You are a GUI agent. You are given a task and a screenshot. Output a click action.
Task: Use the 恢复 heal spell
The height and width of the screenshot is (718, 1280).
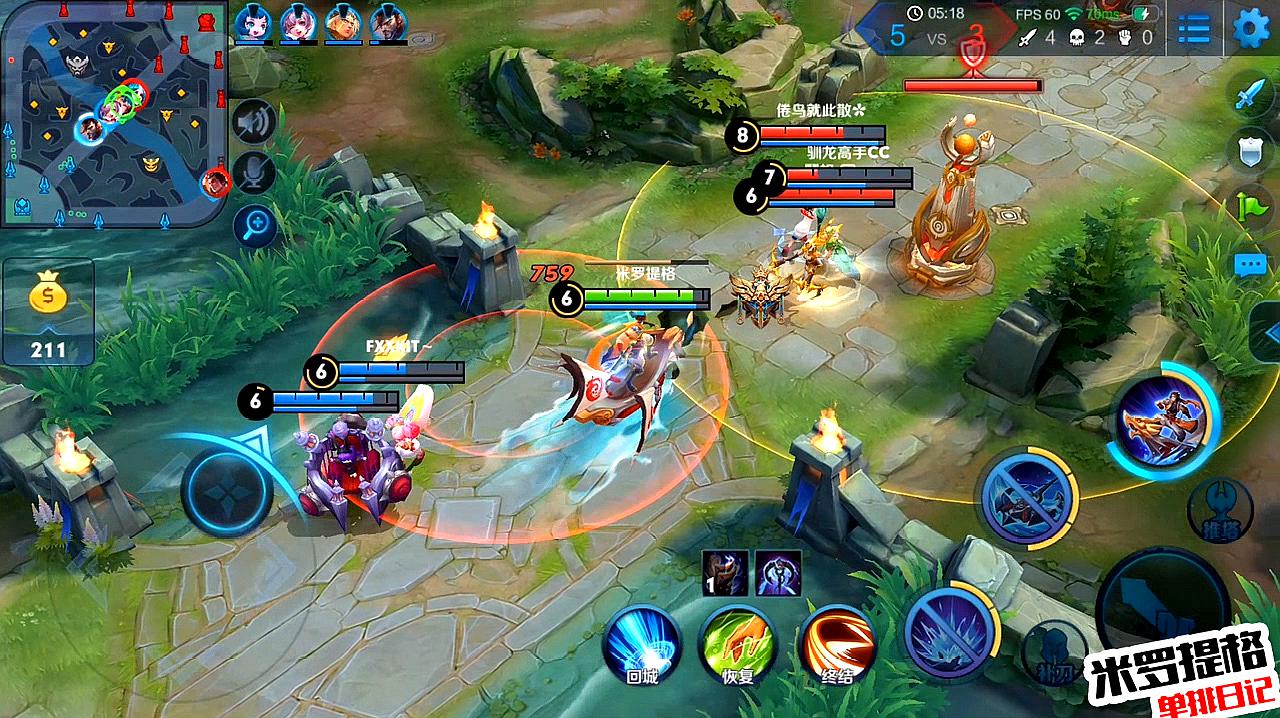[x=738, y=643]
